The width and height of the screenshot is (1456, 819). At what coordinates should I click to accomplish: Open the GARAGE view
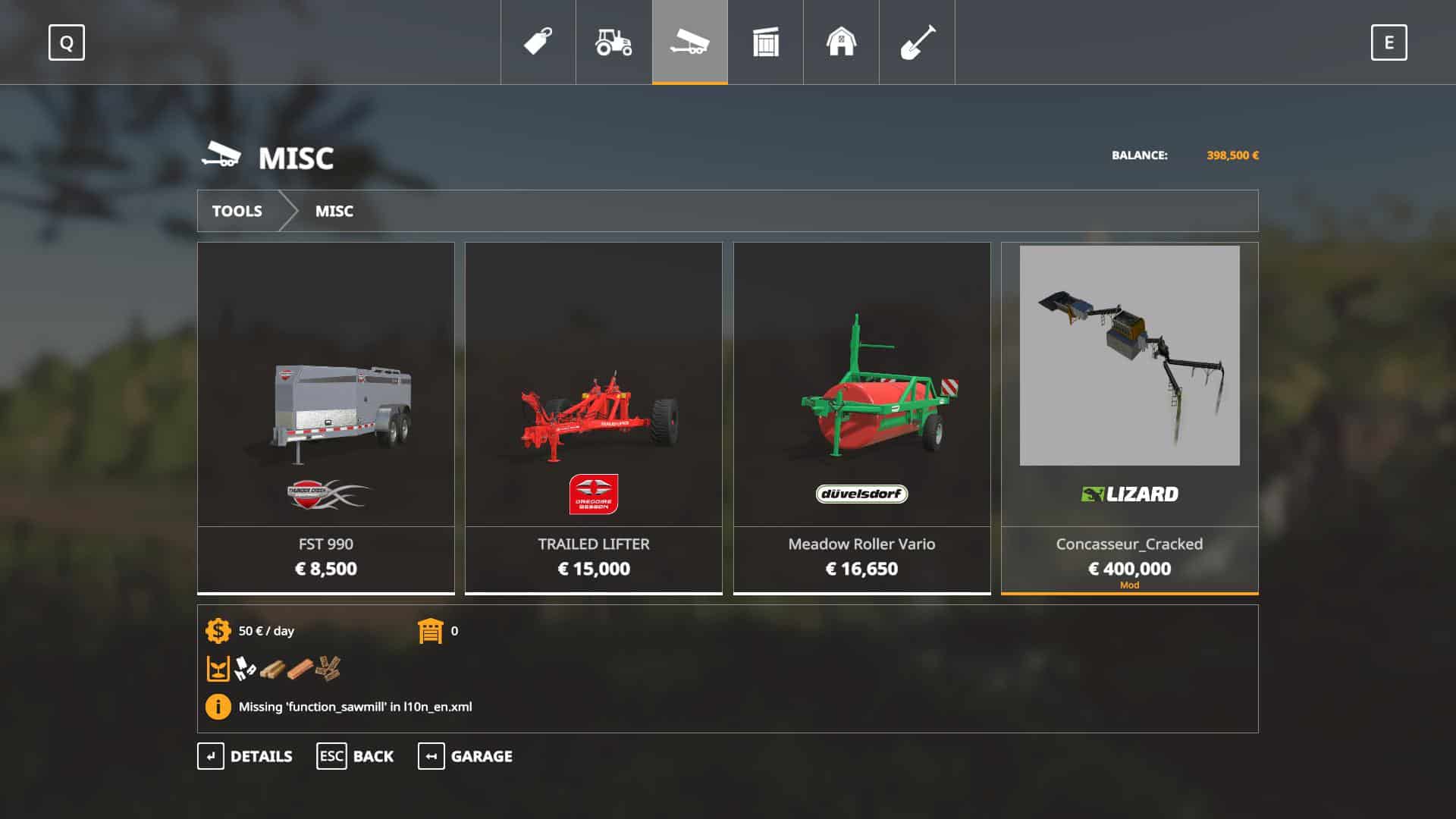[x=465, y=756]
